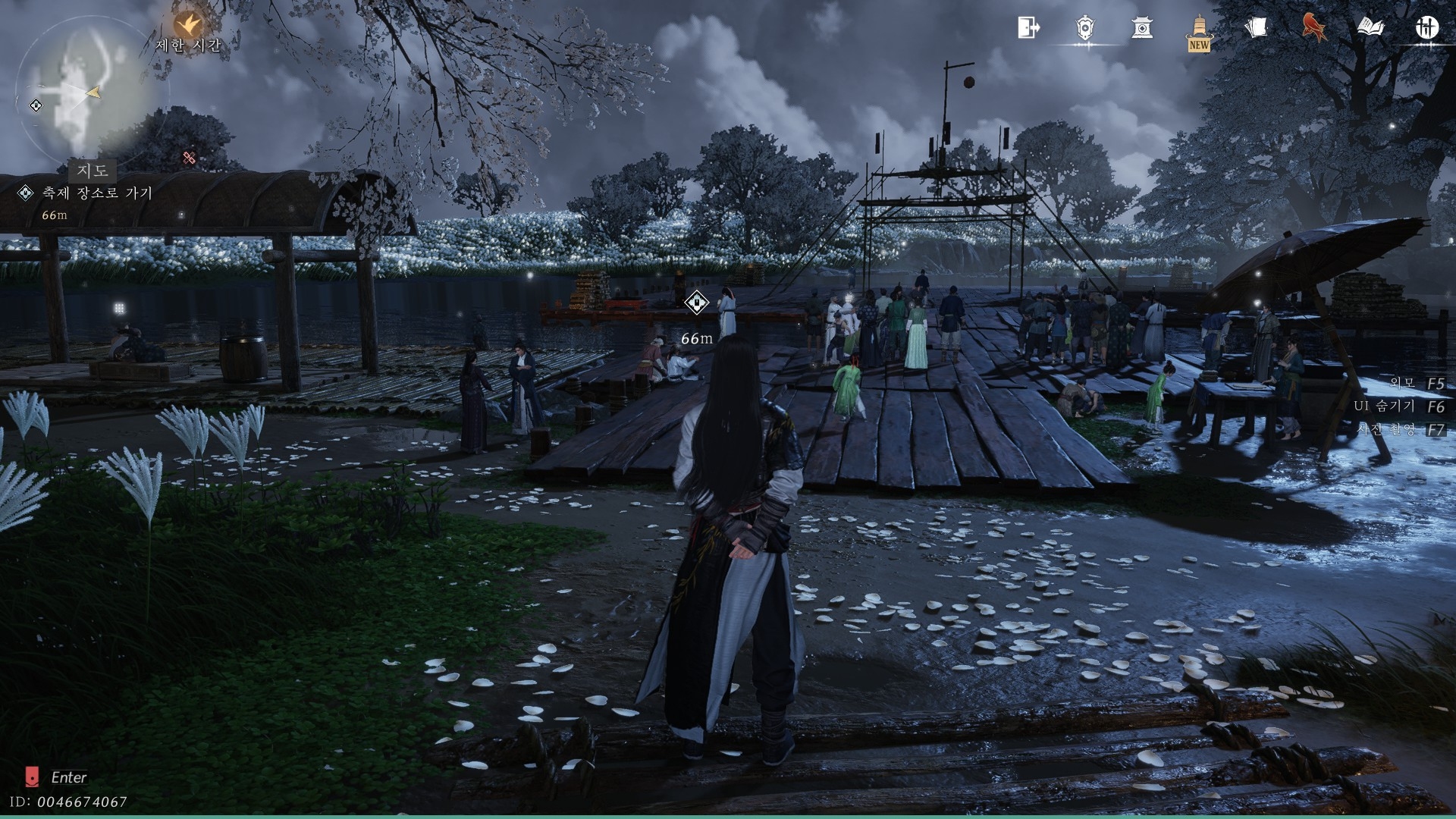Click the red chat icon beside Enter
This screenshot has width=1456, height=819.
pyautogui.click(x=32, y=777)
